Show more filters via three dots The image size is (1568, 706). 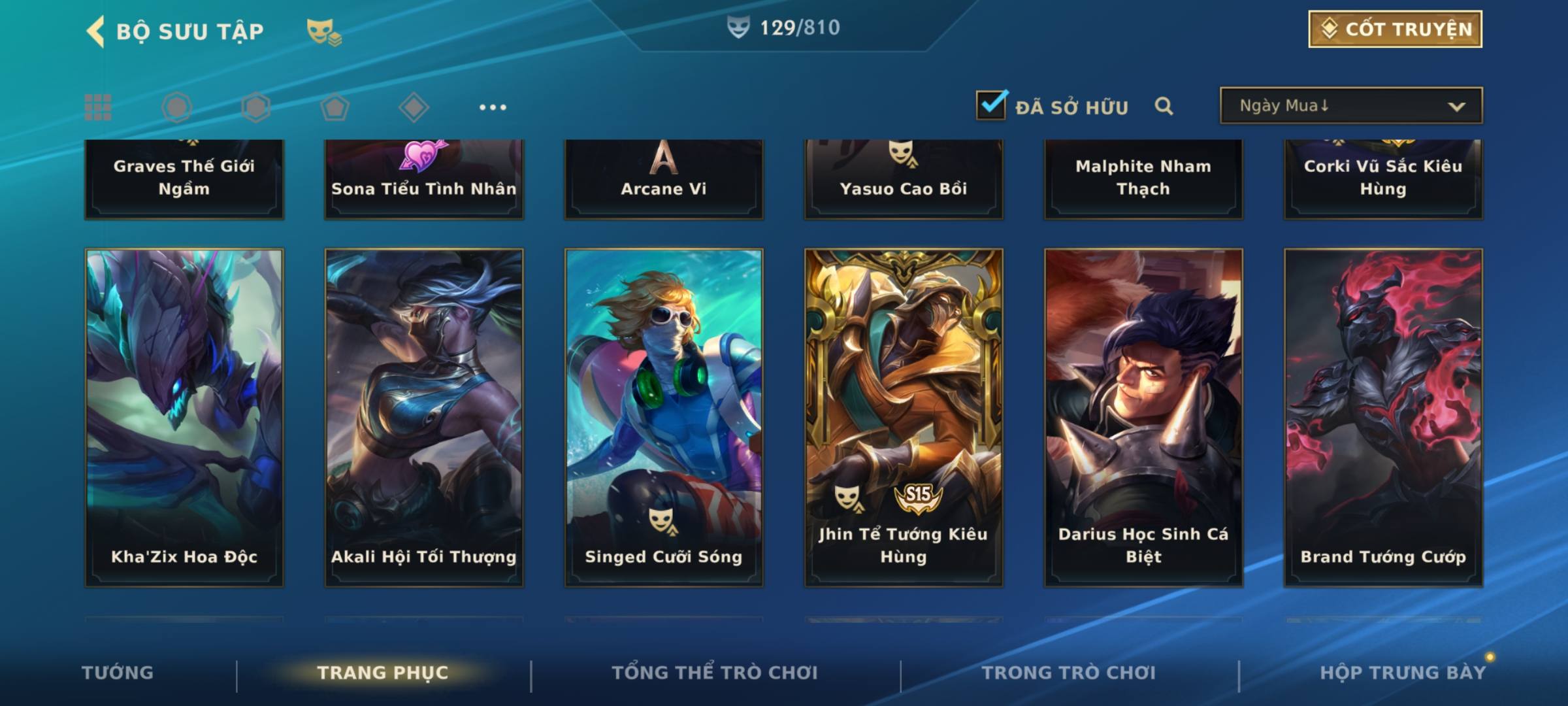tap(493, 107)
